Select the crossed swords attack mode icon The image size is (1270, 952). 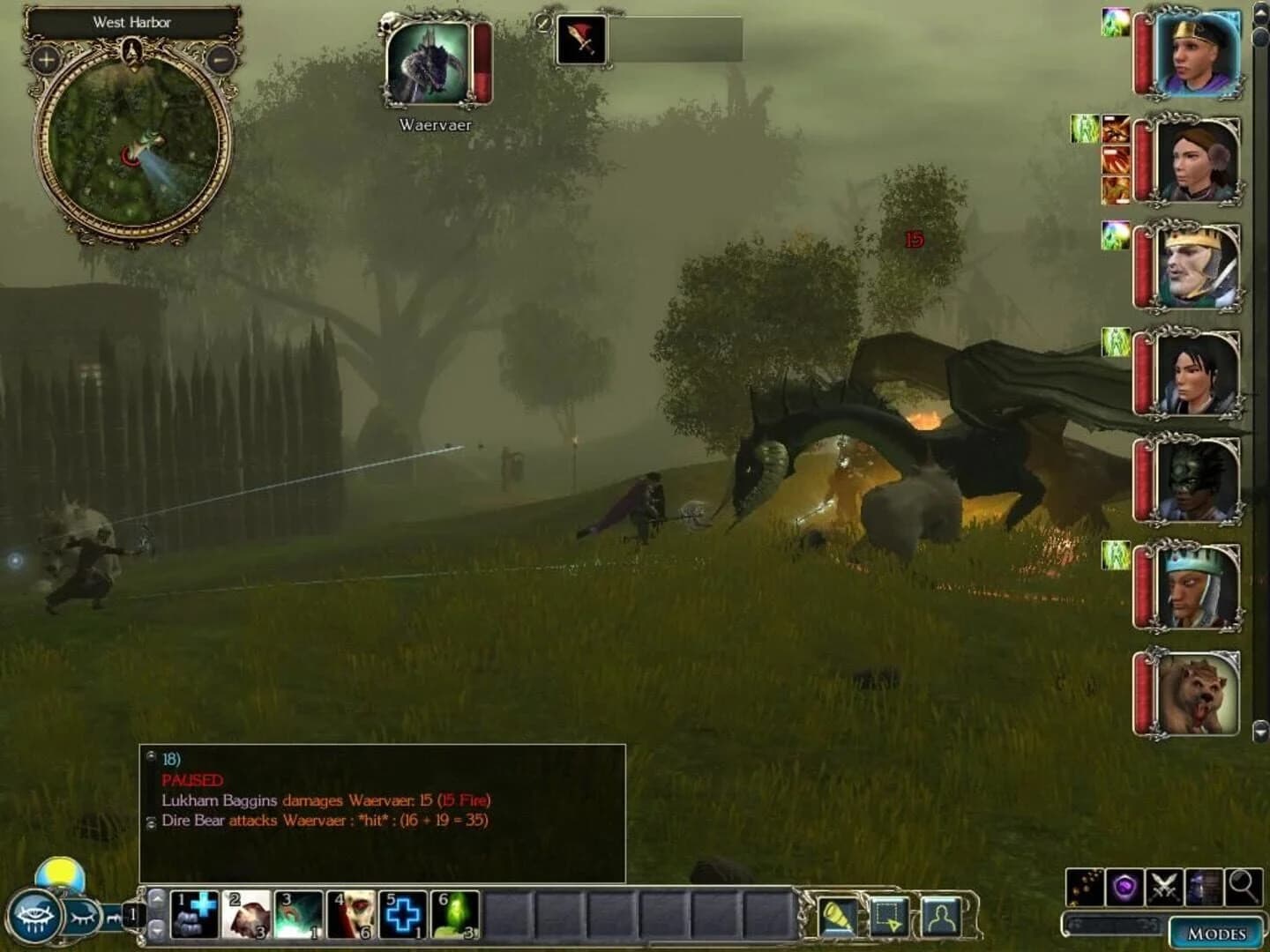pyautogui.click(x=1163, y=888)
